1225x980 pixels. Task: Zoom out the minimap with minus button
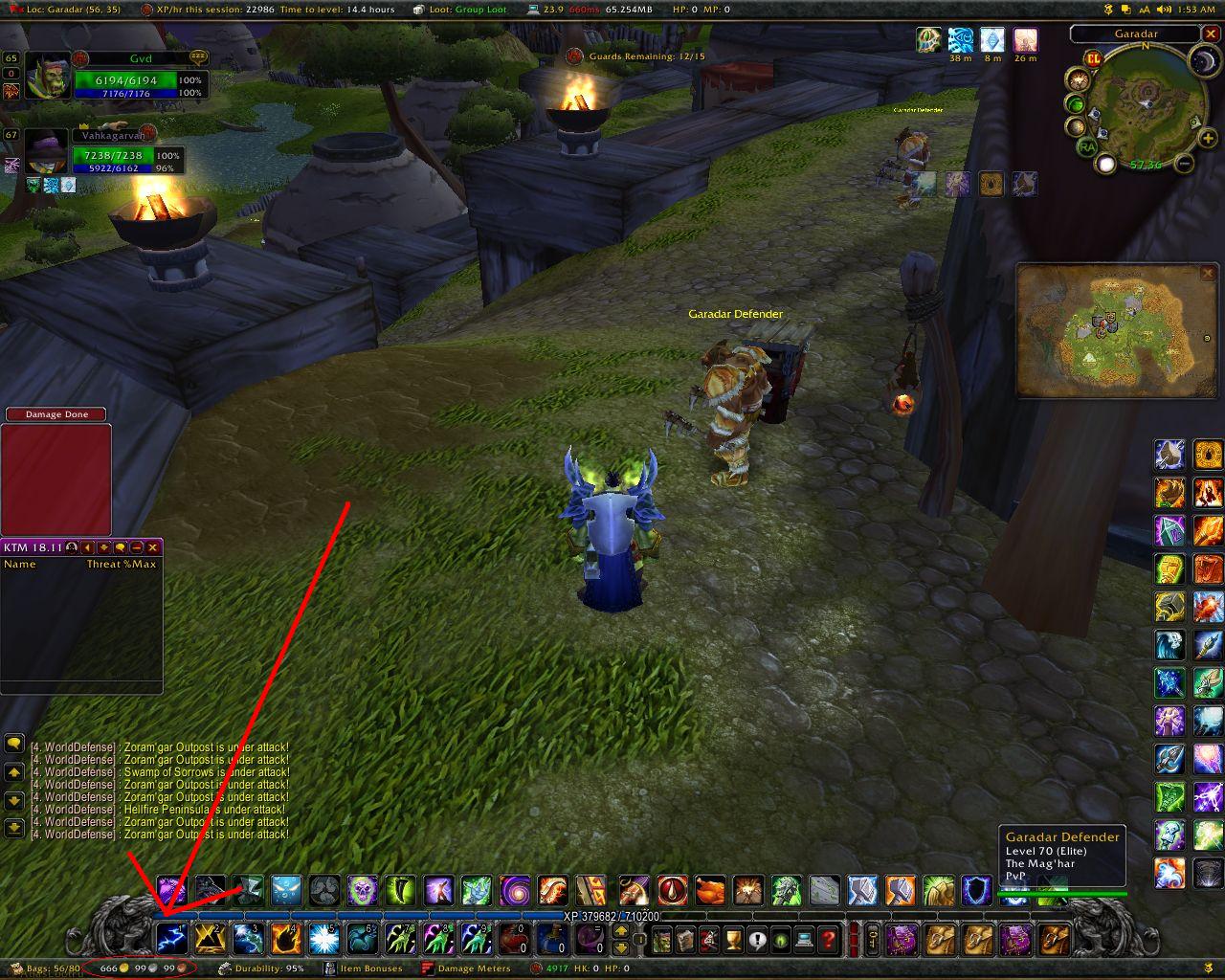1184,164
